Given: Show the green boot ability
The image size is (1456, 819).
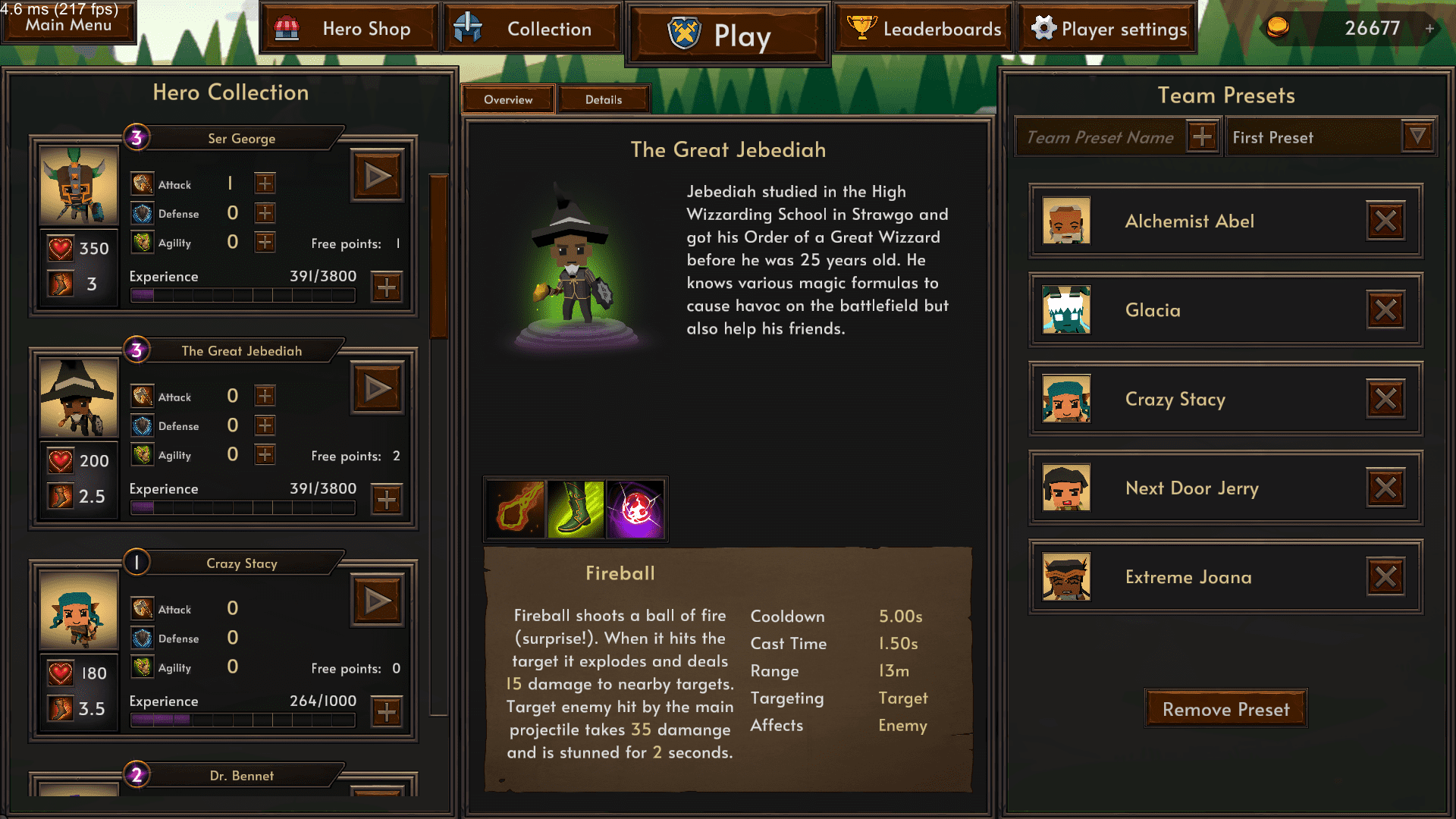Looking at the screenshot, I should tap(576, 509).
